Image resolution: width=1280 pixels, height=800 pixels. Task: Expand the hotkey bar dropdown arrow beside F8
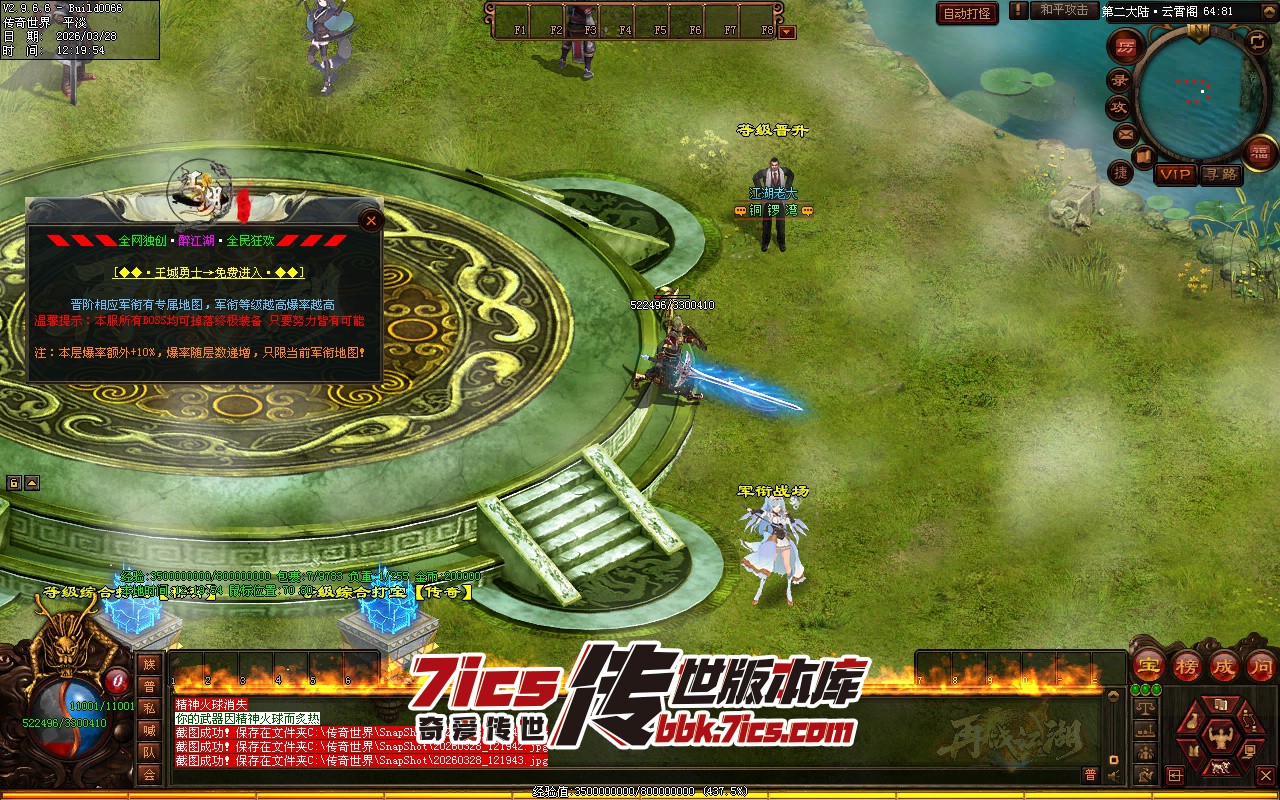point(788,32)
